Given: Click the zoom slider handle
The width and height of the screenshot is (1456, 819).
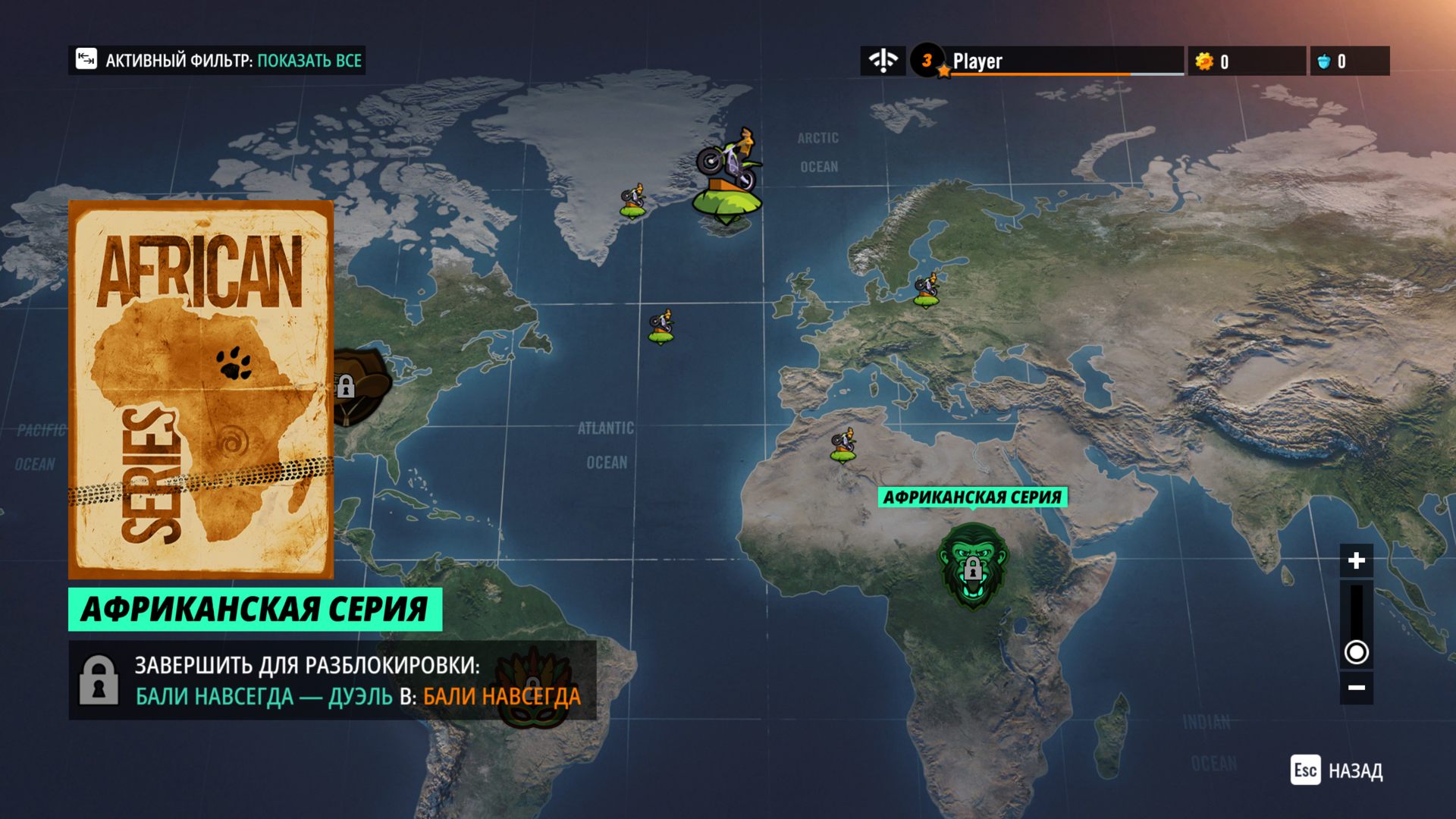Looking at the screenshot, I should click(x=1356, y=652).
